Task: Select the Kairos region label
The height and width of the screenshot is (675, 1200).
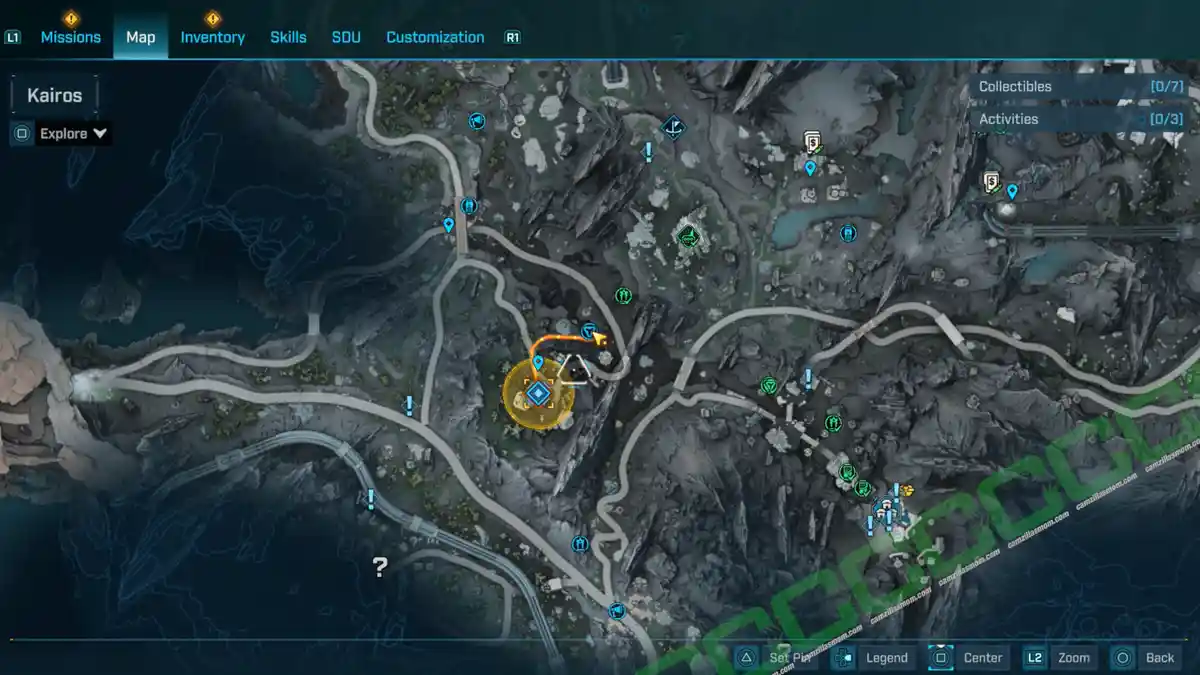Action: point(55,97)
